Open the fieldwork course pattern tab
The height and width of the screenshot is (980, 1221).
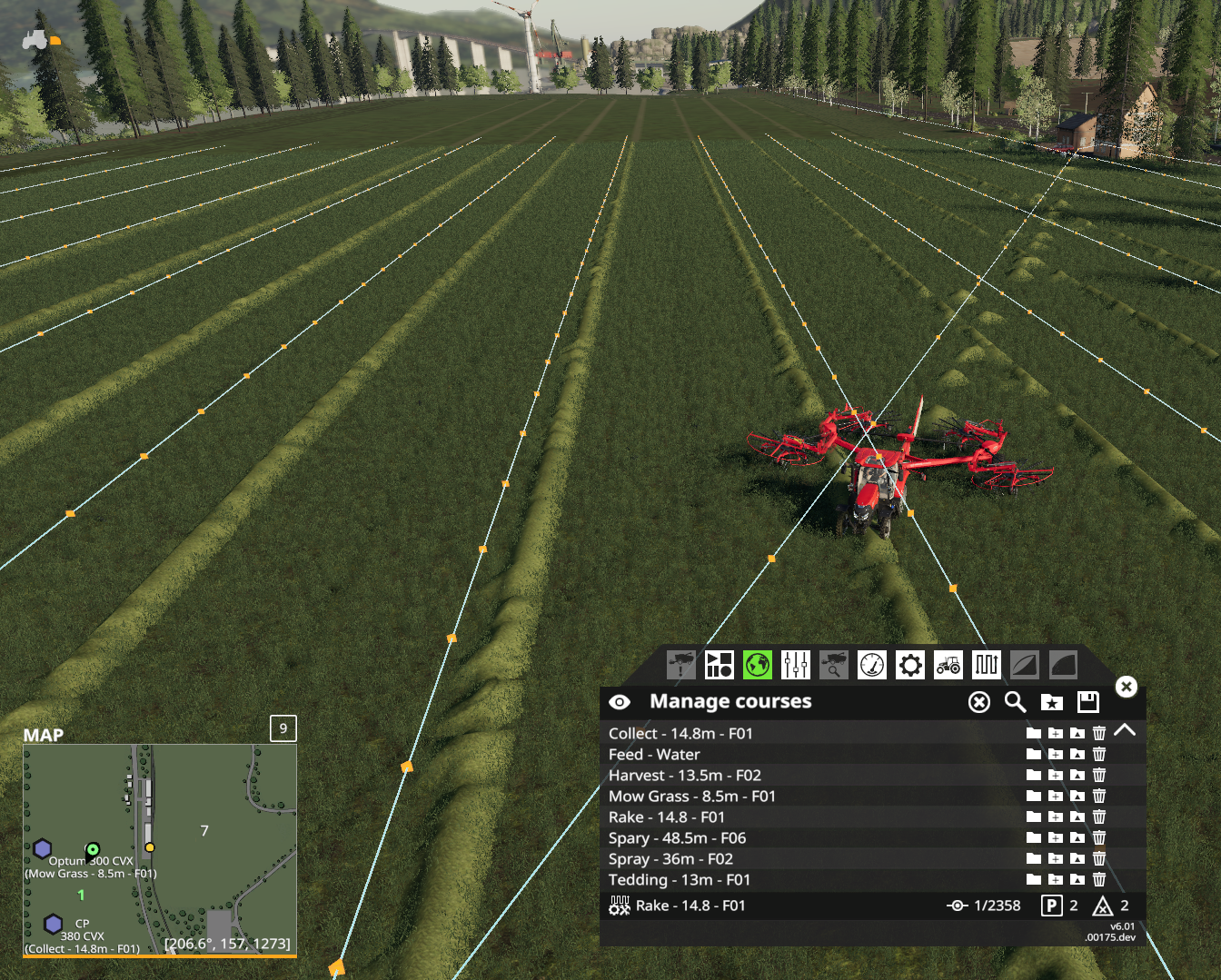pos(986,665)
